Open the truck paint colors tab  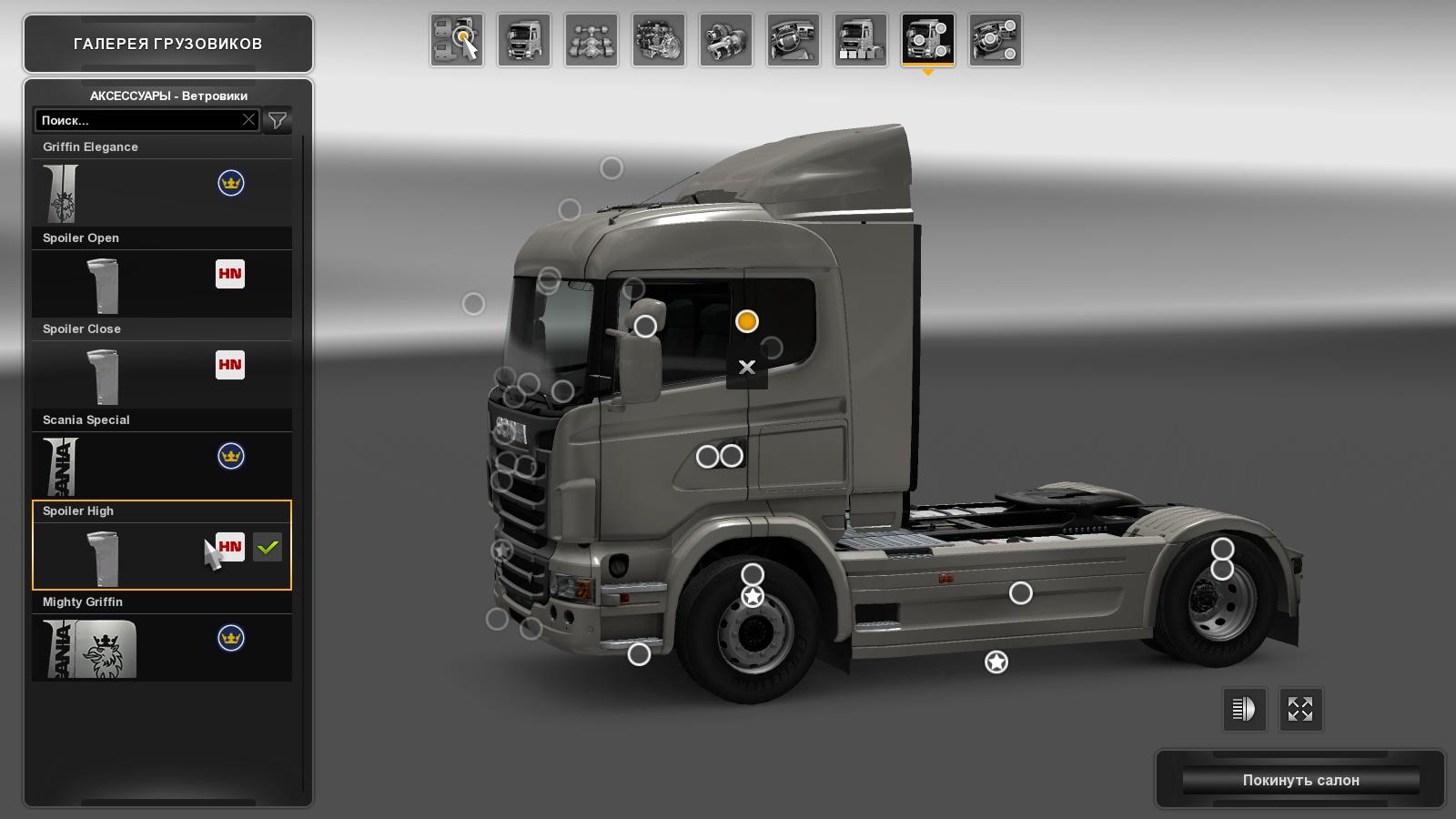tap(861, 40)
